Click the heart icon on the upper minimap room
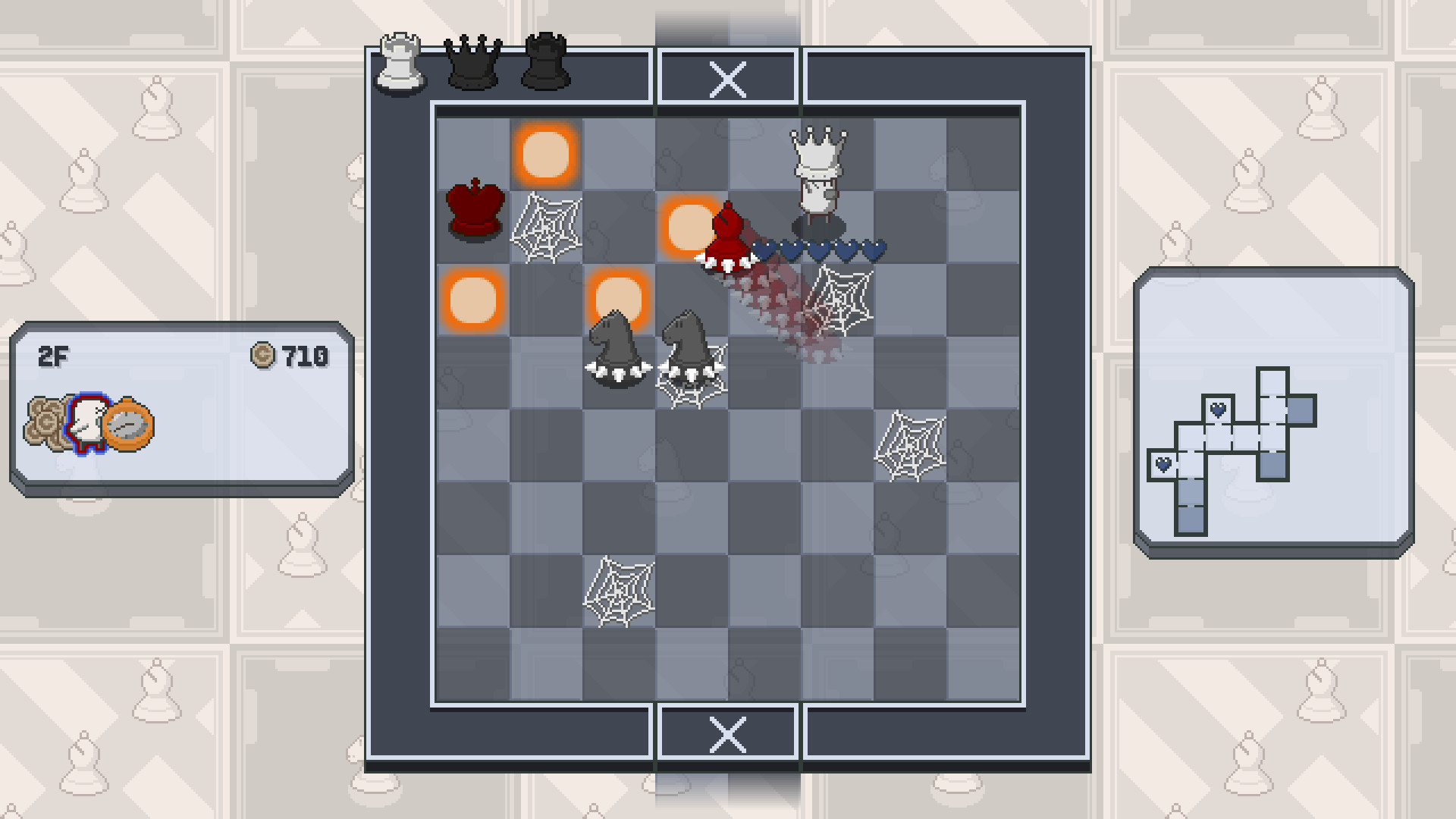 coord(1218,409)
